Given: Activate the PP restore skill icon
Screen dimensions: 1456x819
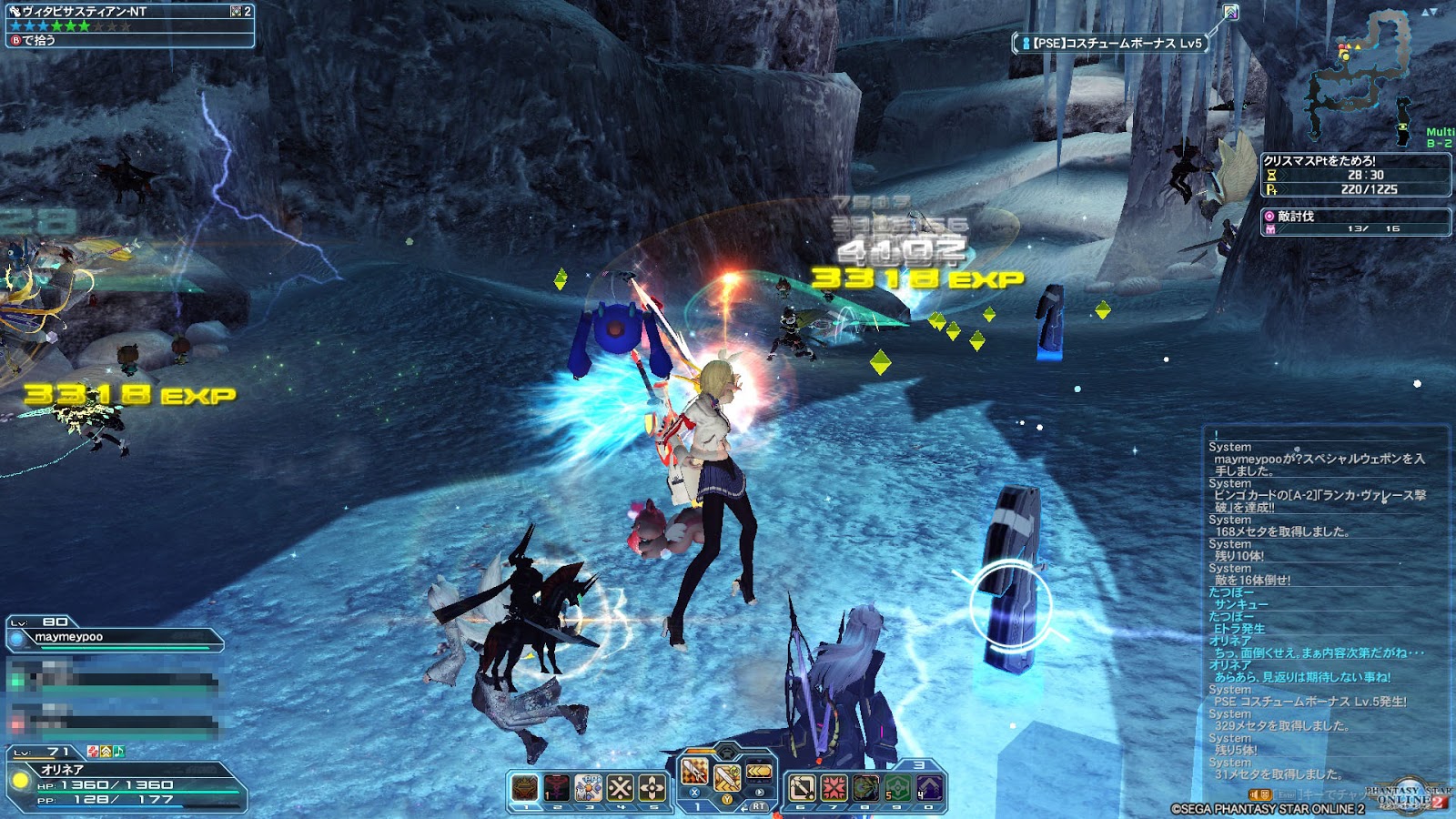Looking at the screenshot, I should [x=589, y=787].
